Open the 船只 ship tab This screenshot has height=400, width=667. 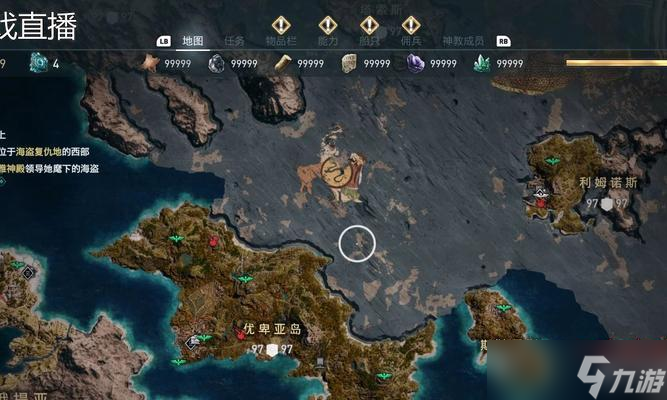[x=369, y=41]
